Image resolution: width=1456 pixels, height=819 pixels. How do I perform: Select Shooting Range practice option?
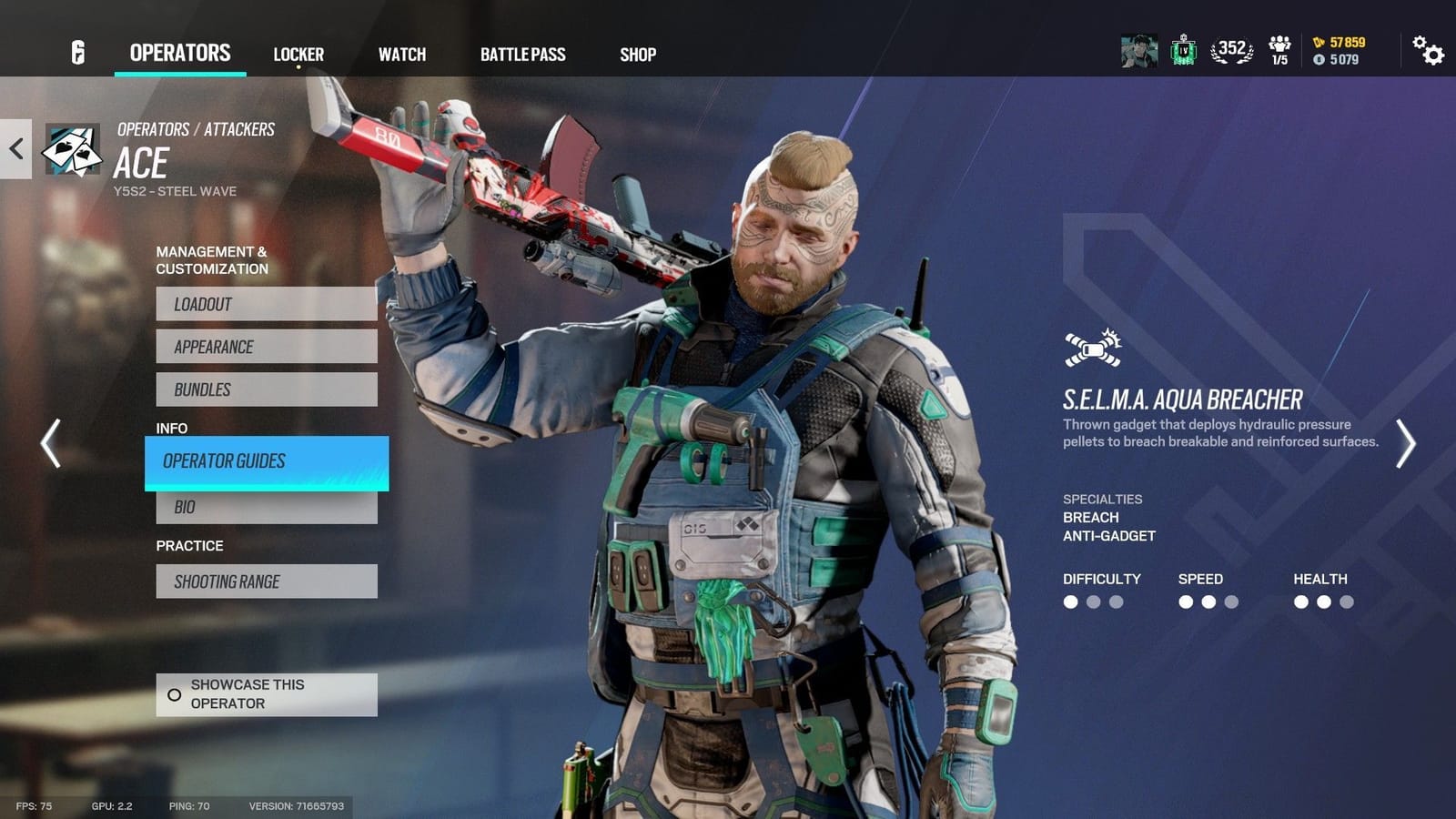pos(265,581)
